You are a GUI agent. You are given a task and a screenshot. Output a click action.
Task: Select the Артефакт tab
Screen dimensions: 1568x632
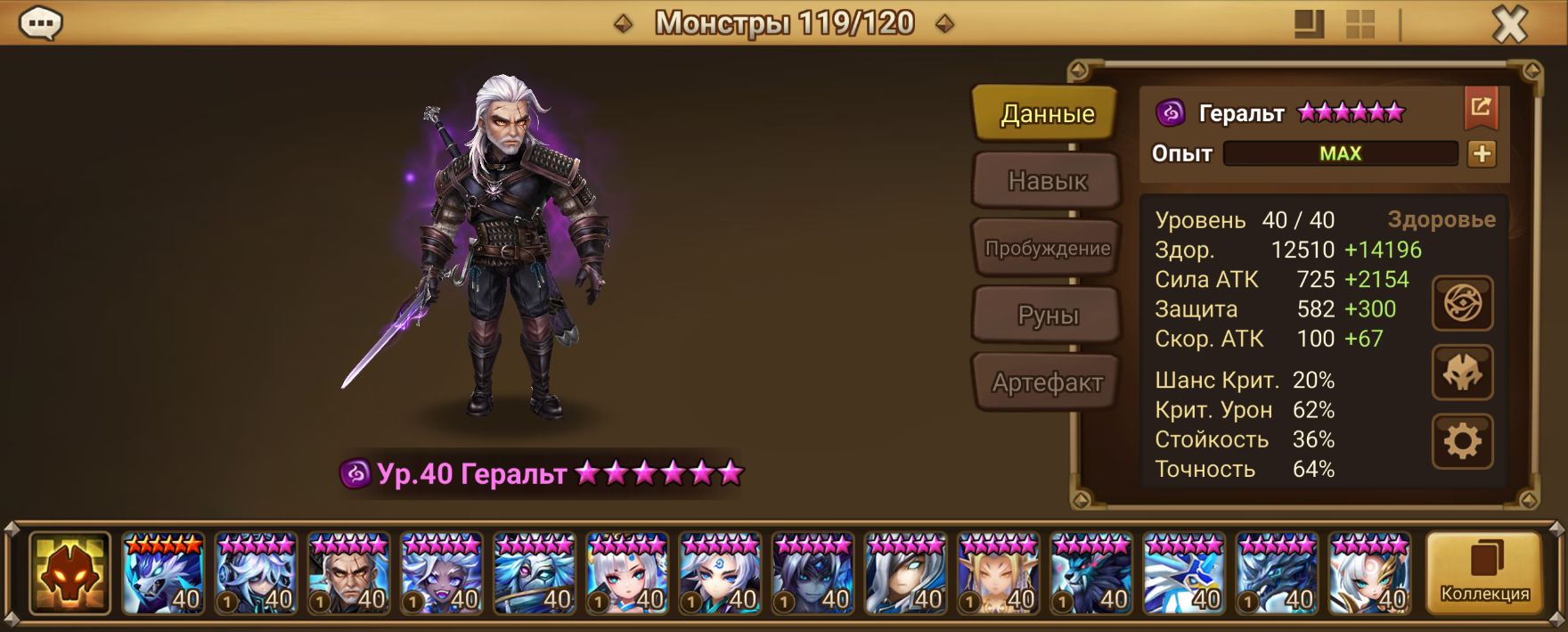click(x=1047, y=382)
